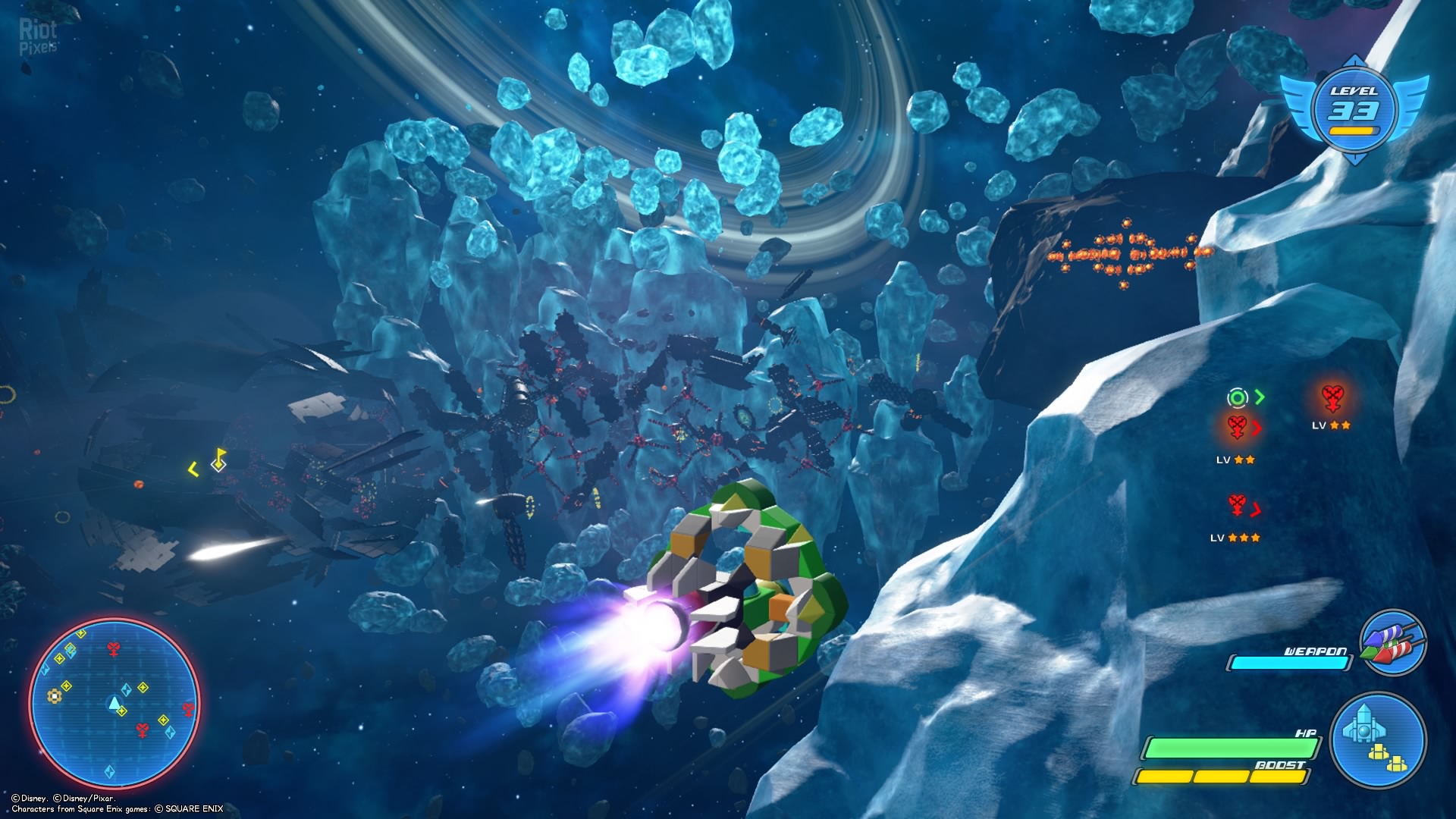Click the Level 33 winged badge
The height and width of the screenshot is (819, 1456).
click(1354, 109)
